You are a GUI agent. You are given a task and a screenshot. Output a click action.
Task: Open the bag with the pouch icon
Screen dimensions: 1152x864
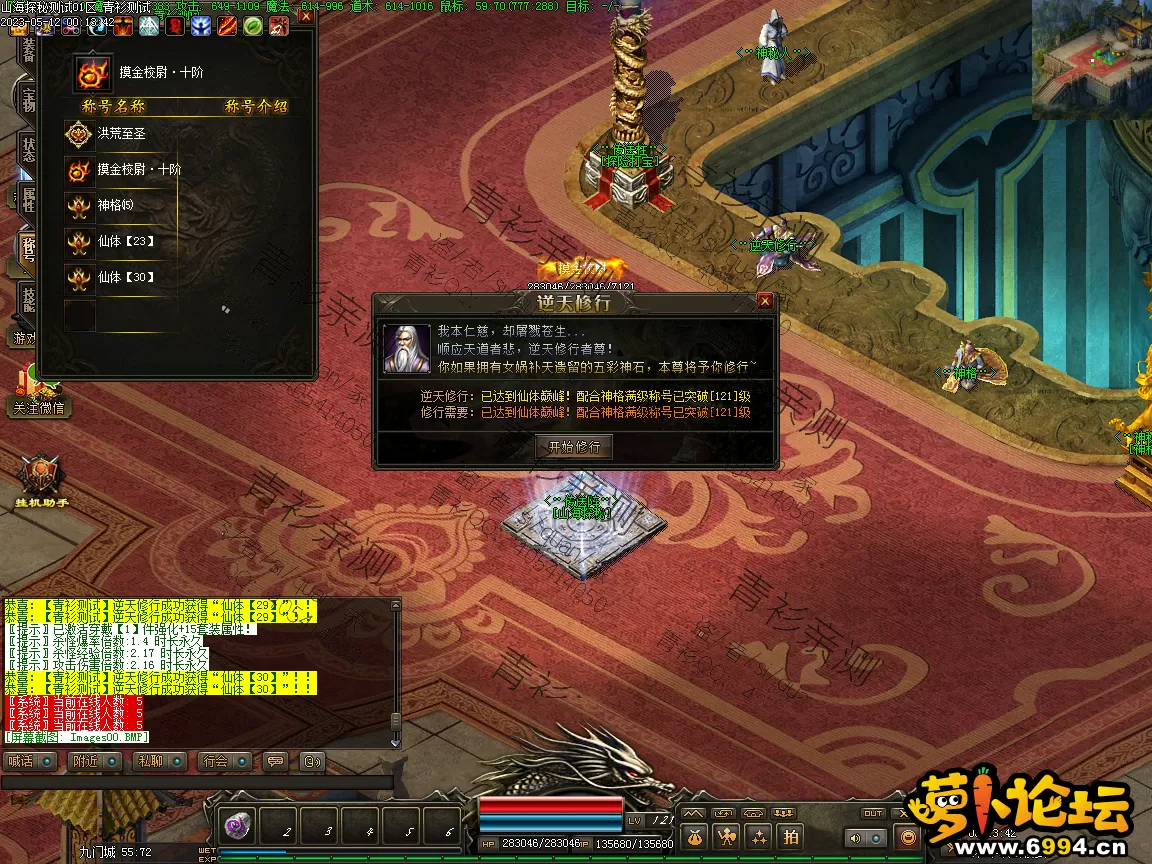[x=696, y=837]
